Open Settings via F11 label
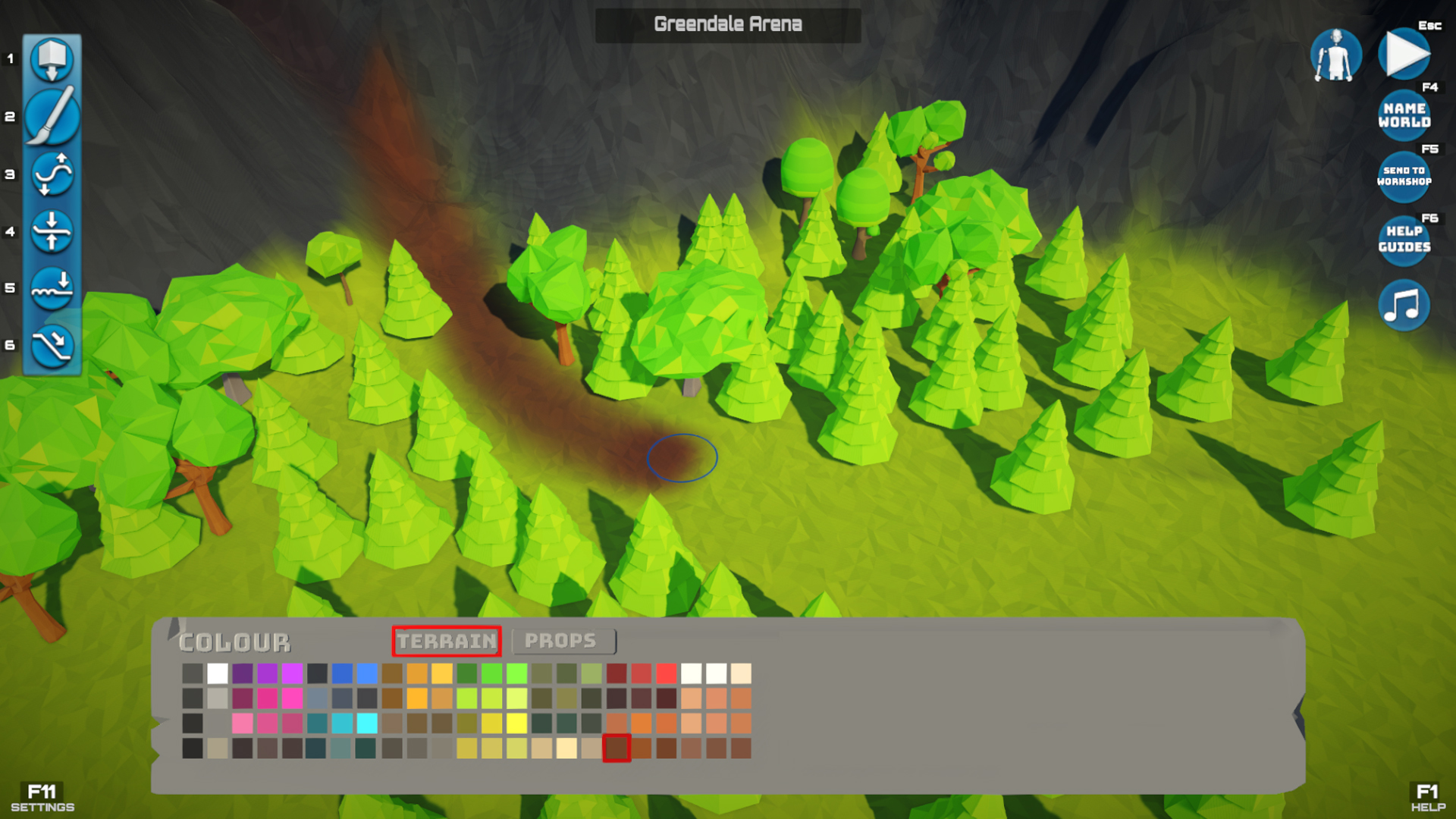Viewport: 1456px width, 819px height. tap(43, 796)
